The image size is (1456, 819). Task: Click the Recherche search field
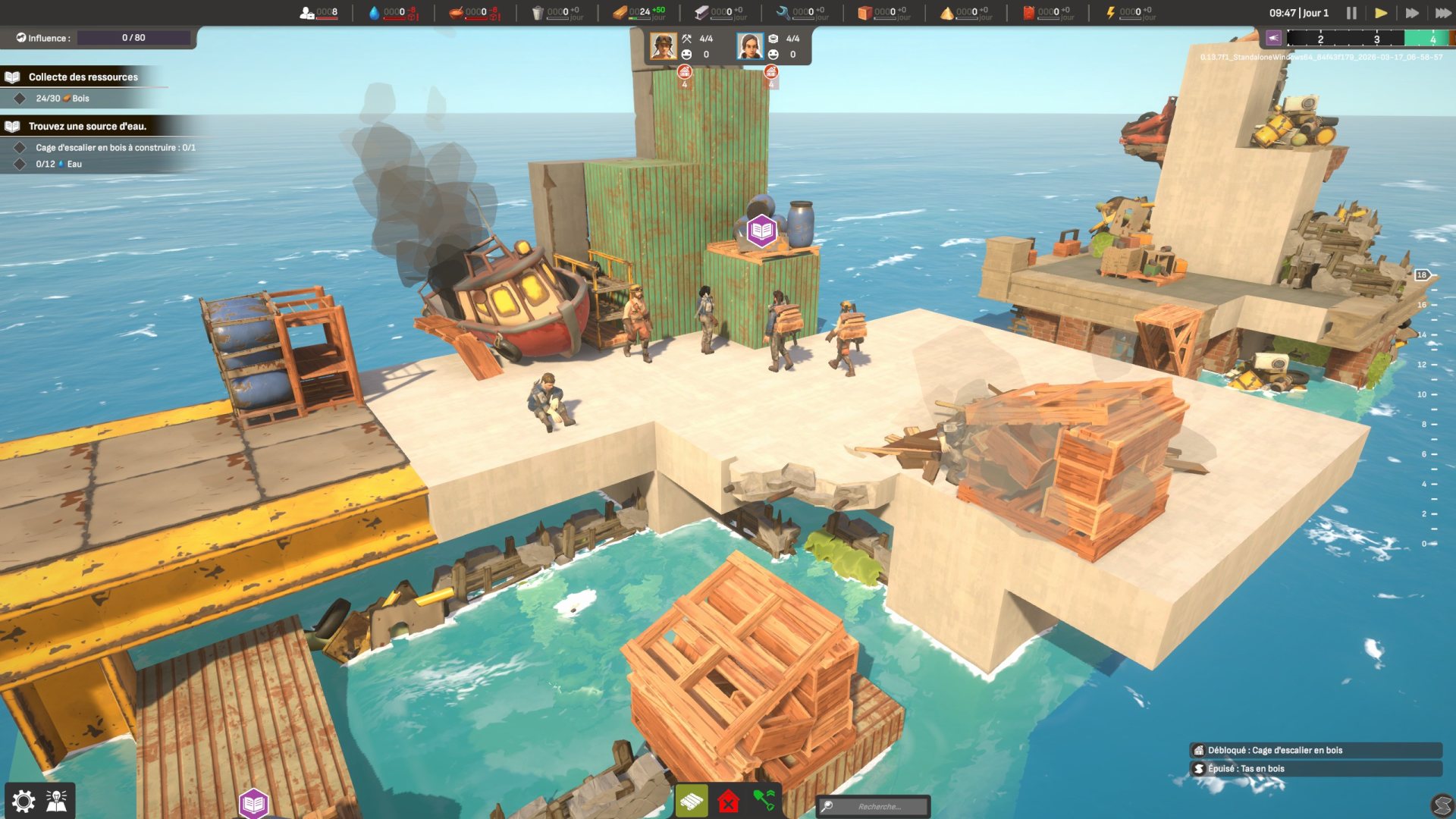click(880, 806)
